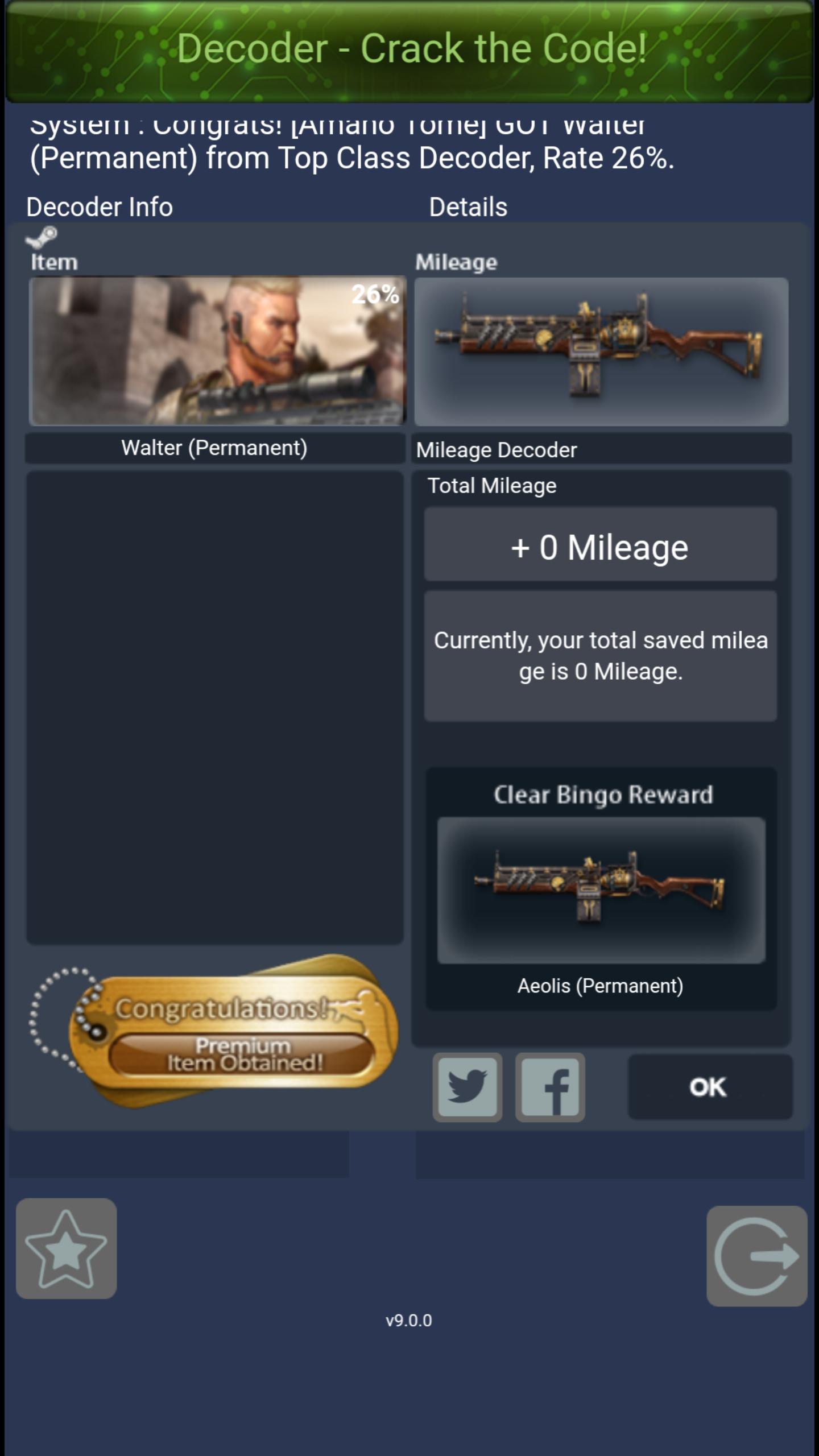This screenshot has height=1456, width=819.
Task: Share the result on Twitter
Action: pos(467,1086)
